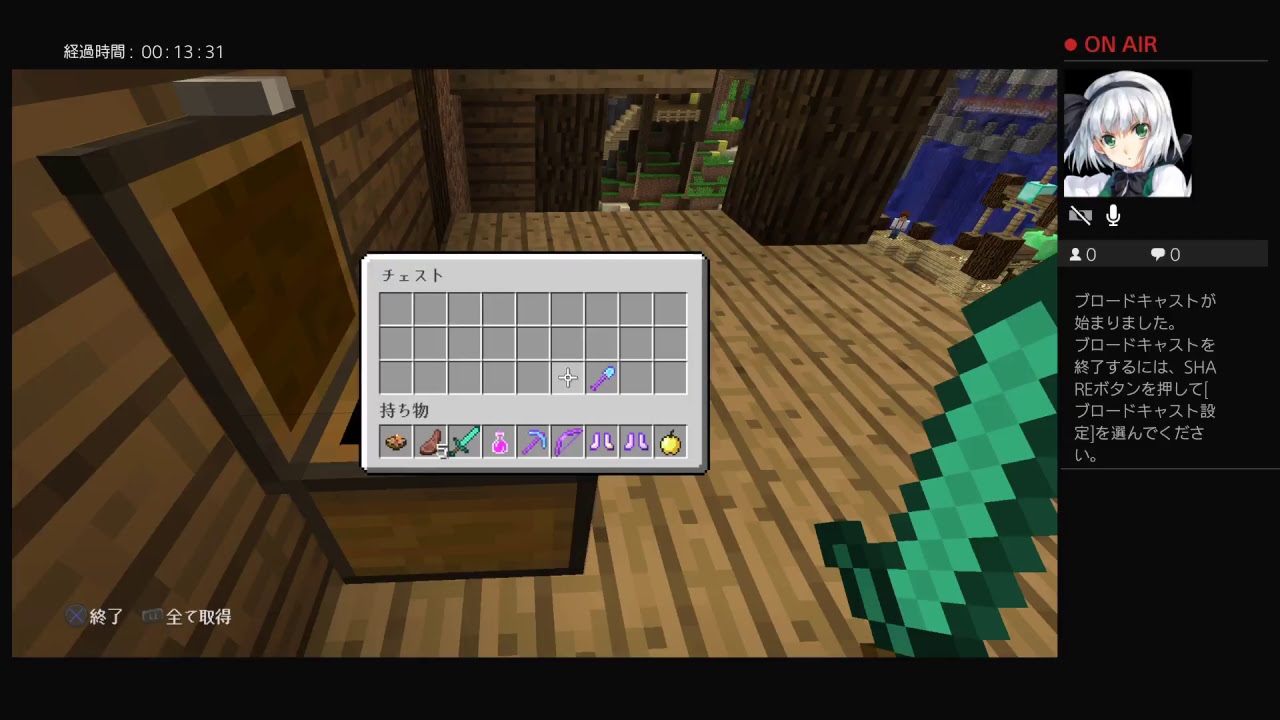Grab the enchanted diamond pickaxe
The width and height of the screenshot is (1280, 720).
pos(533,442)
